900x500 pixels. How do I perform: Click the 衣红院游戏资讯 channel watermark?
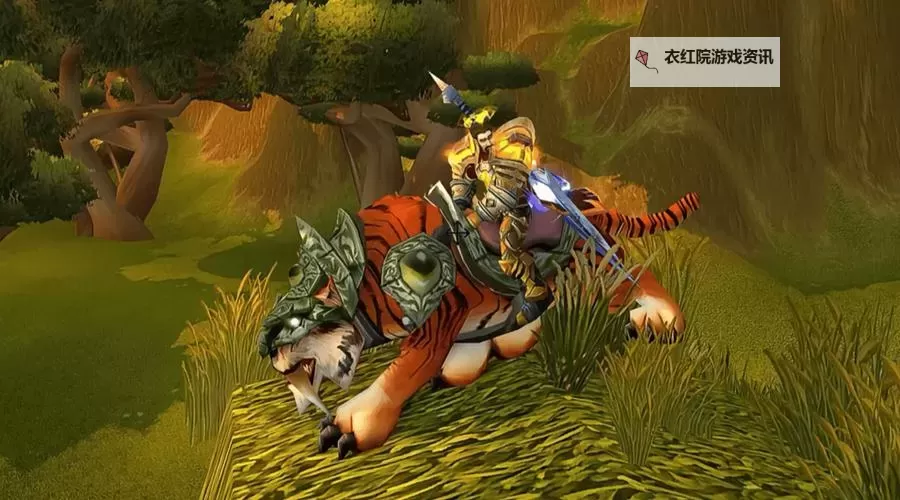click(704, 62)
